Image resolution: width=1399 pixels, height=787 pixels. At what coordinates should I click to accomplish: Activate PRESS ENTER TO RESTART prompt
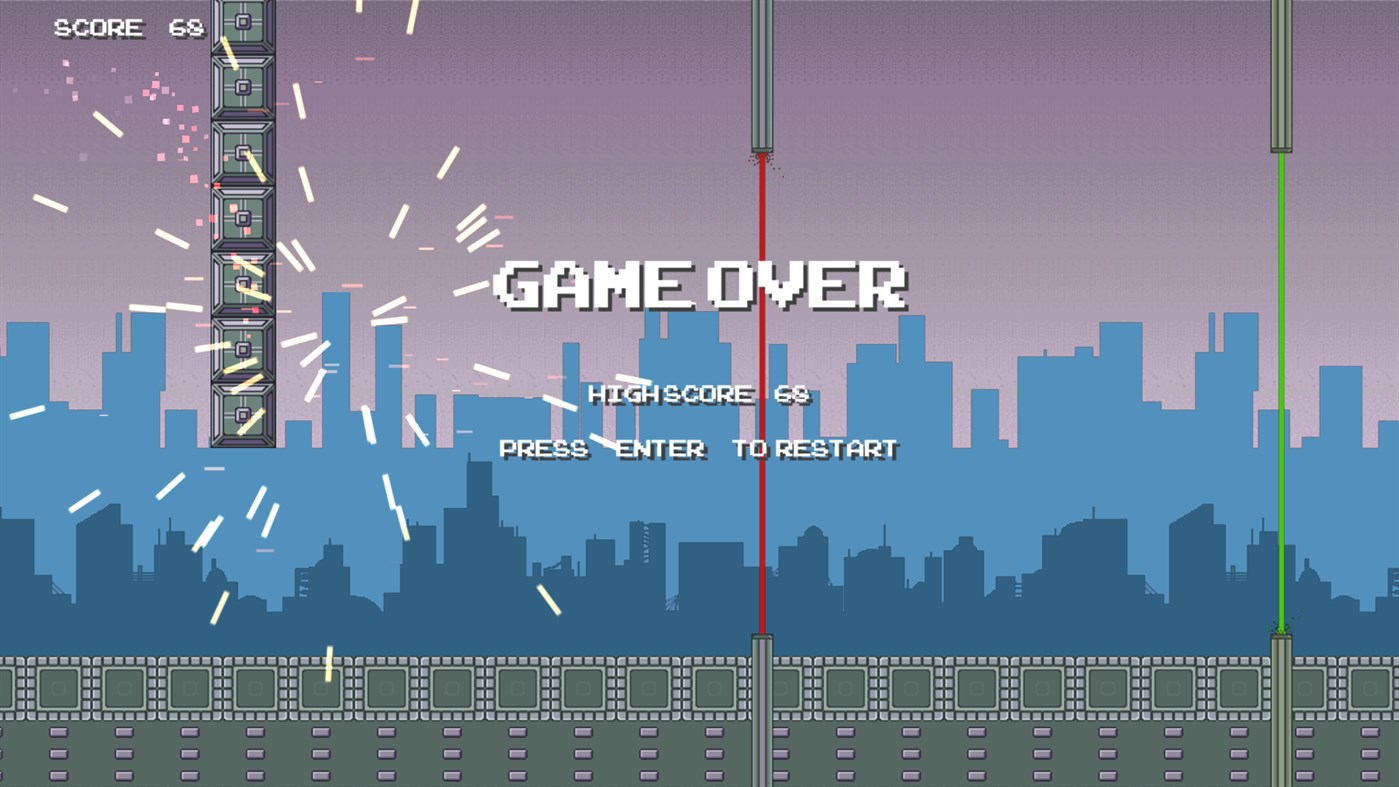tap(698, 448)
